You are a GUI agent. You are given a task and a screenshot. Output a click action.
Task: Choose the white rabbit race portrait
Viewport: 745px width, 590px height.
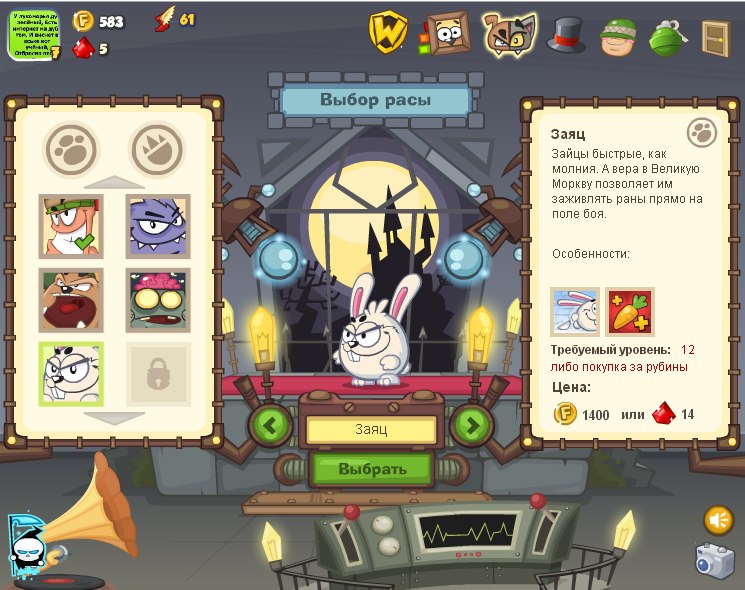[71, 374]
